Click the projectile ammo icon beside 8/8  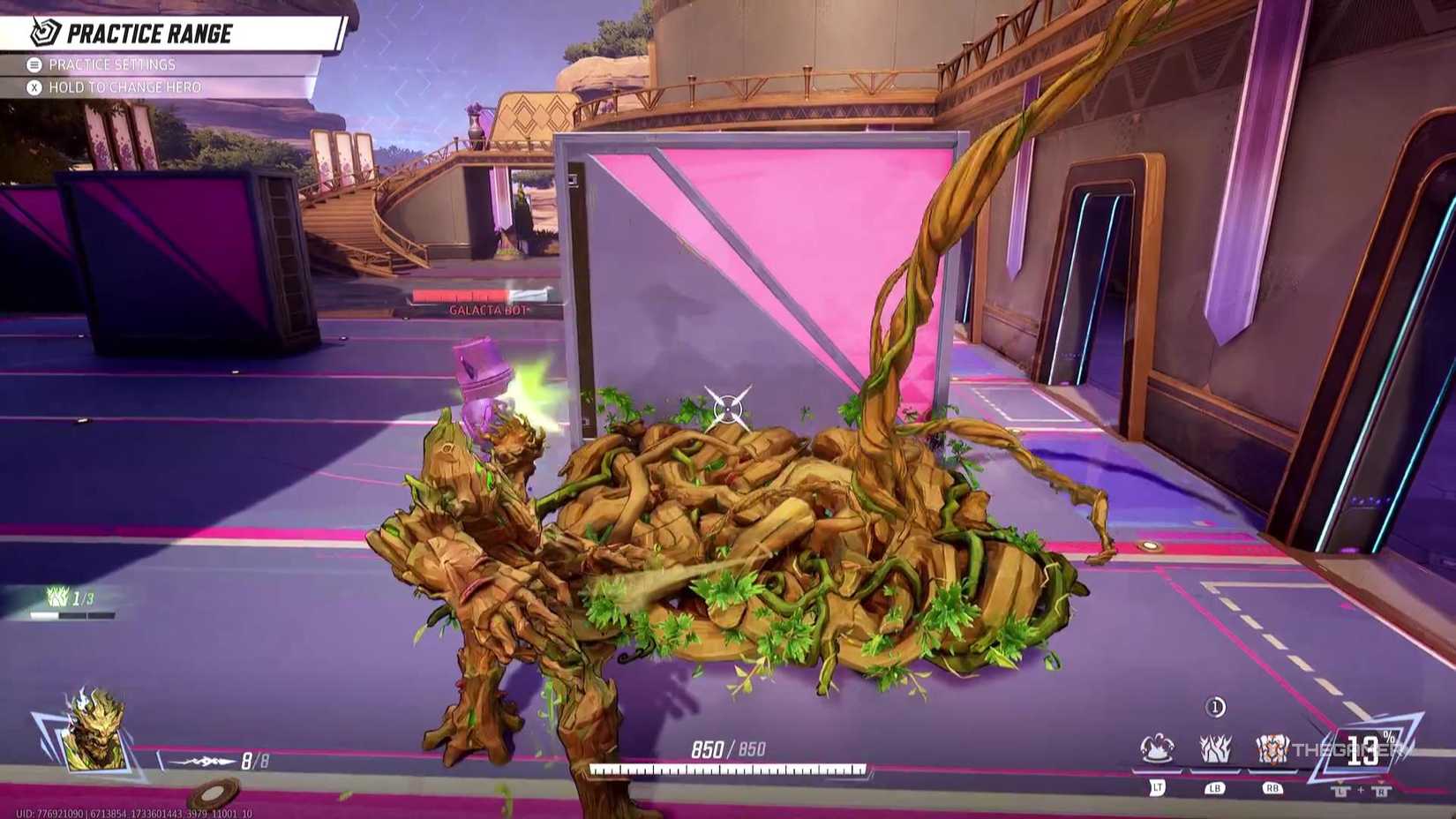click(x=201, y=761)
